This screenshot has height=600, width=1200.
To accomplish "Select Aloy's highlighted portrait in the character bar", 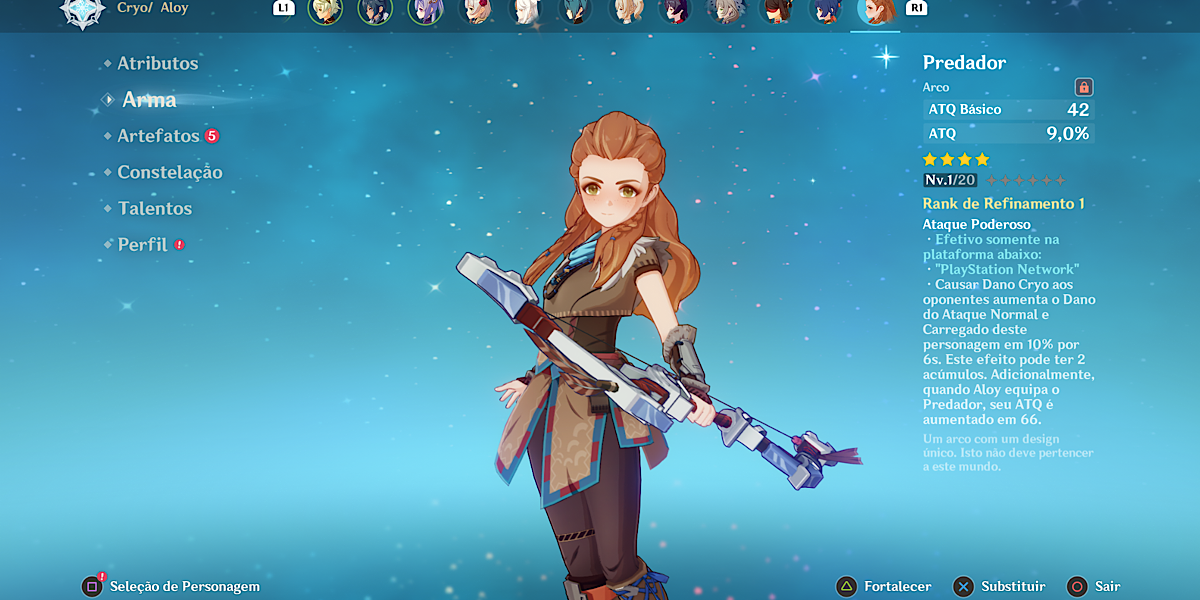I will tap(875, 11).
